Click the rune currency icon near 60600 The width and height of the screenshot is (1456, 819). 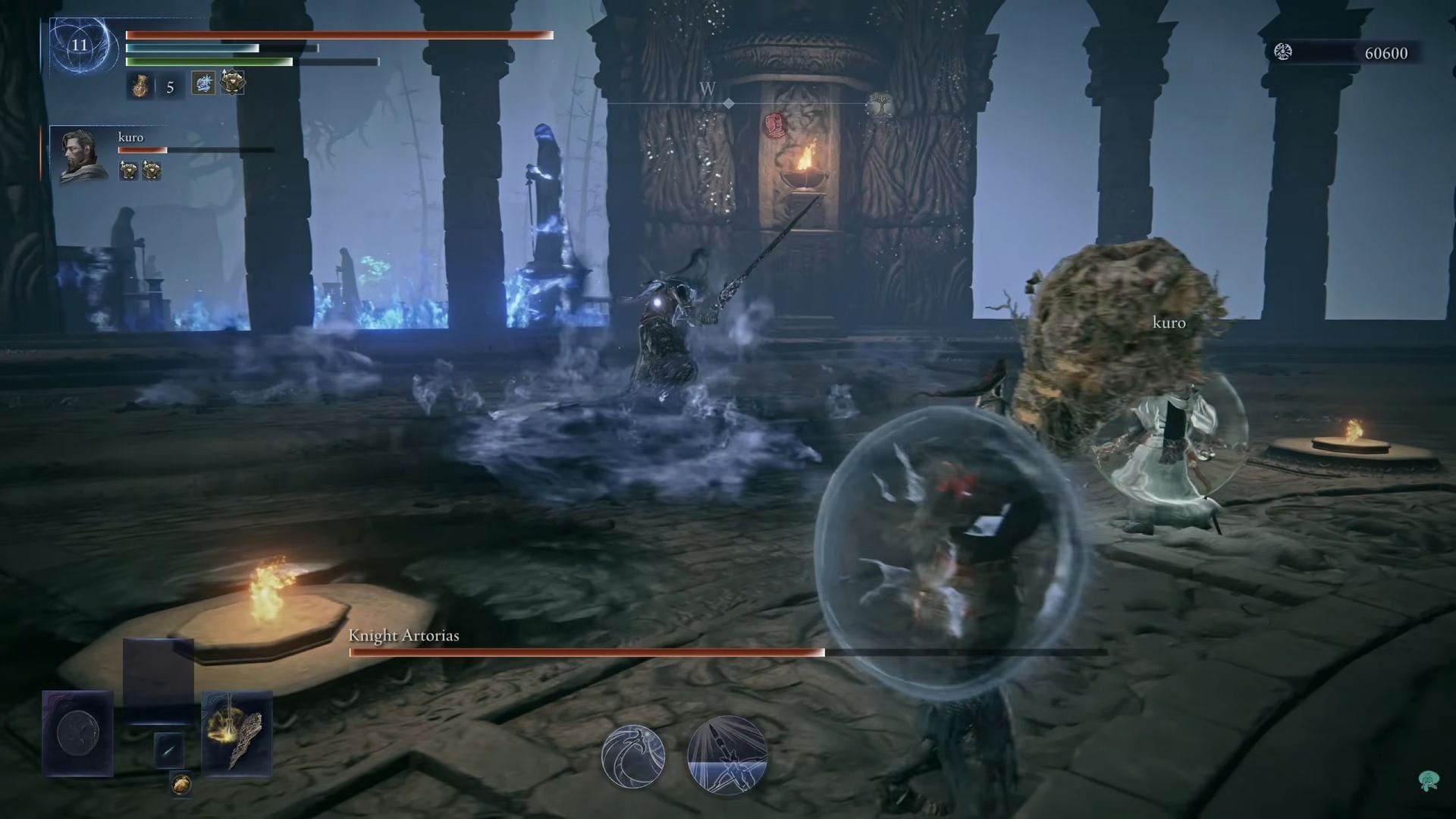1282,53
